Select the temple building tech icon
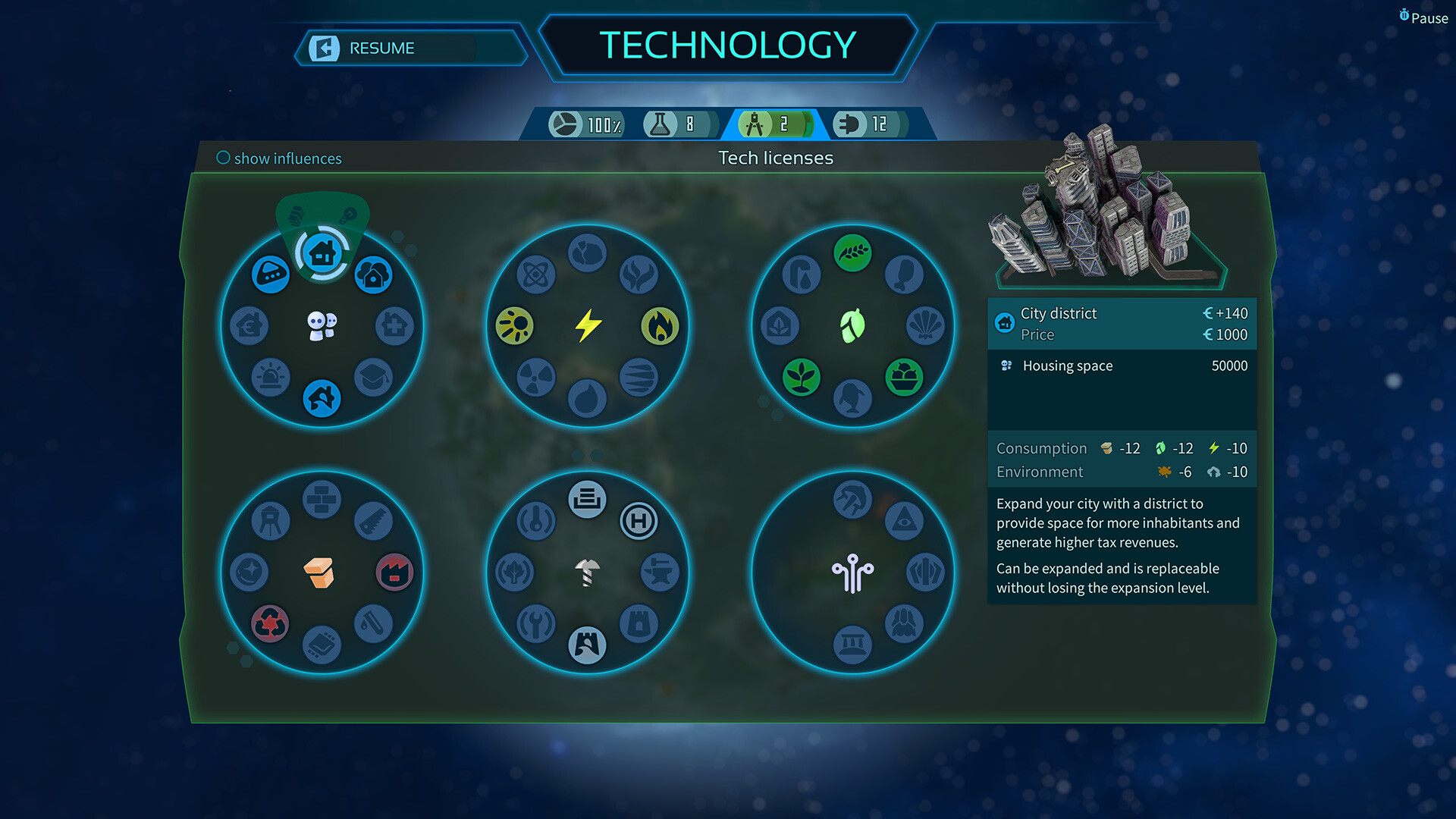The image size is (1456, 819). tap(851, 643)
